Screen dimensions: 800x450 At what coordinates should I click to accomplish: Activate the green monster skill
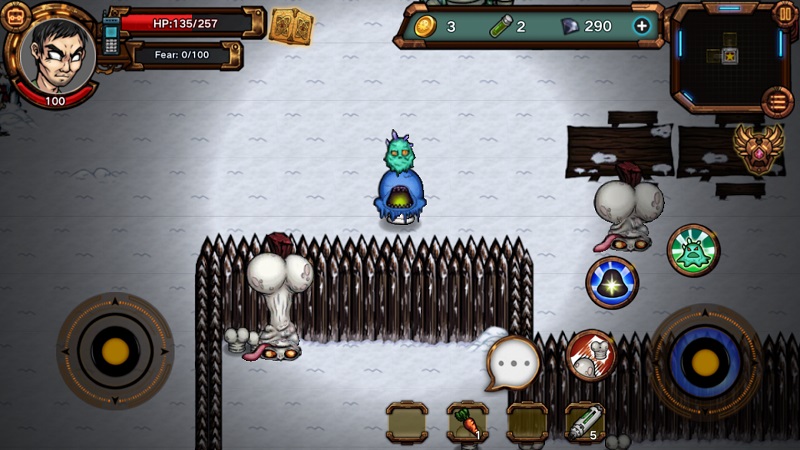pyautogui.click(x=693, y=250)
